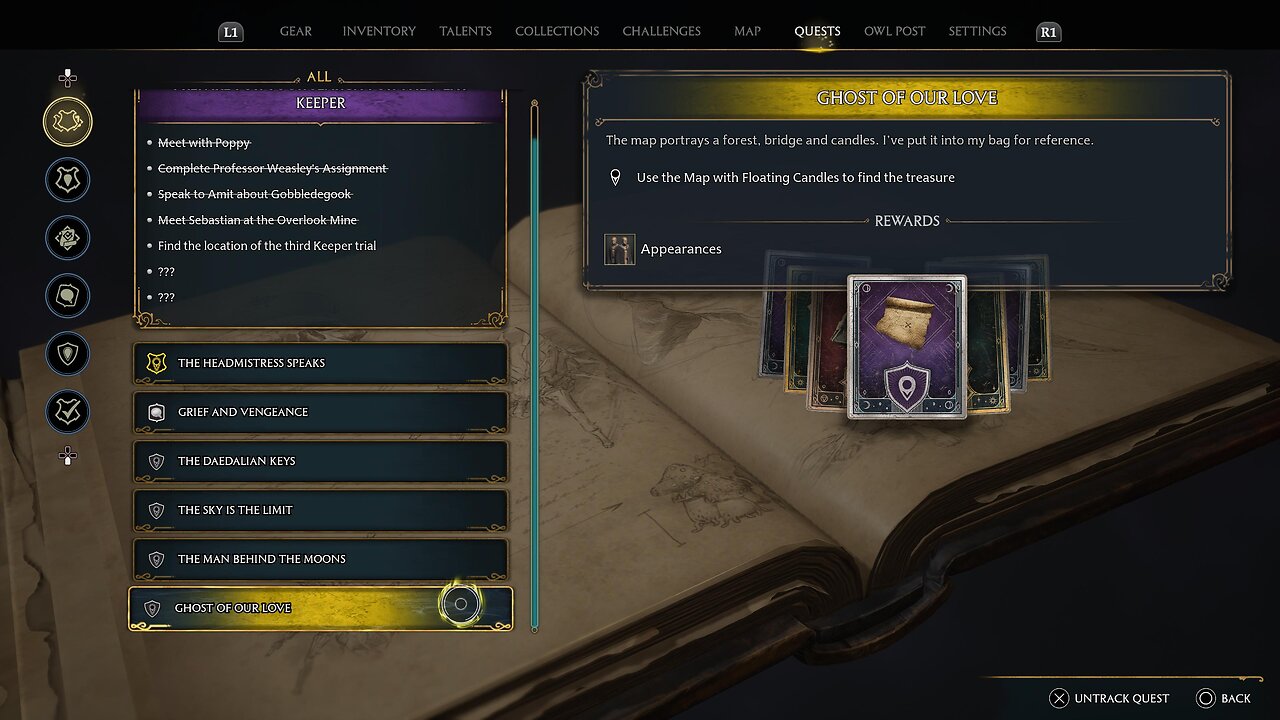1280x720 pixels.
Task: Choose The Daedalian Keys quest
Action: [x=320, y=461]
